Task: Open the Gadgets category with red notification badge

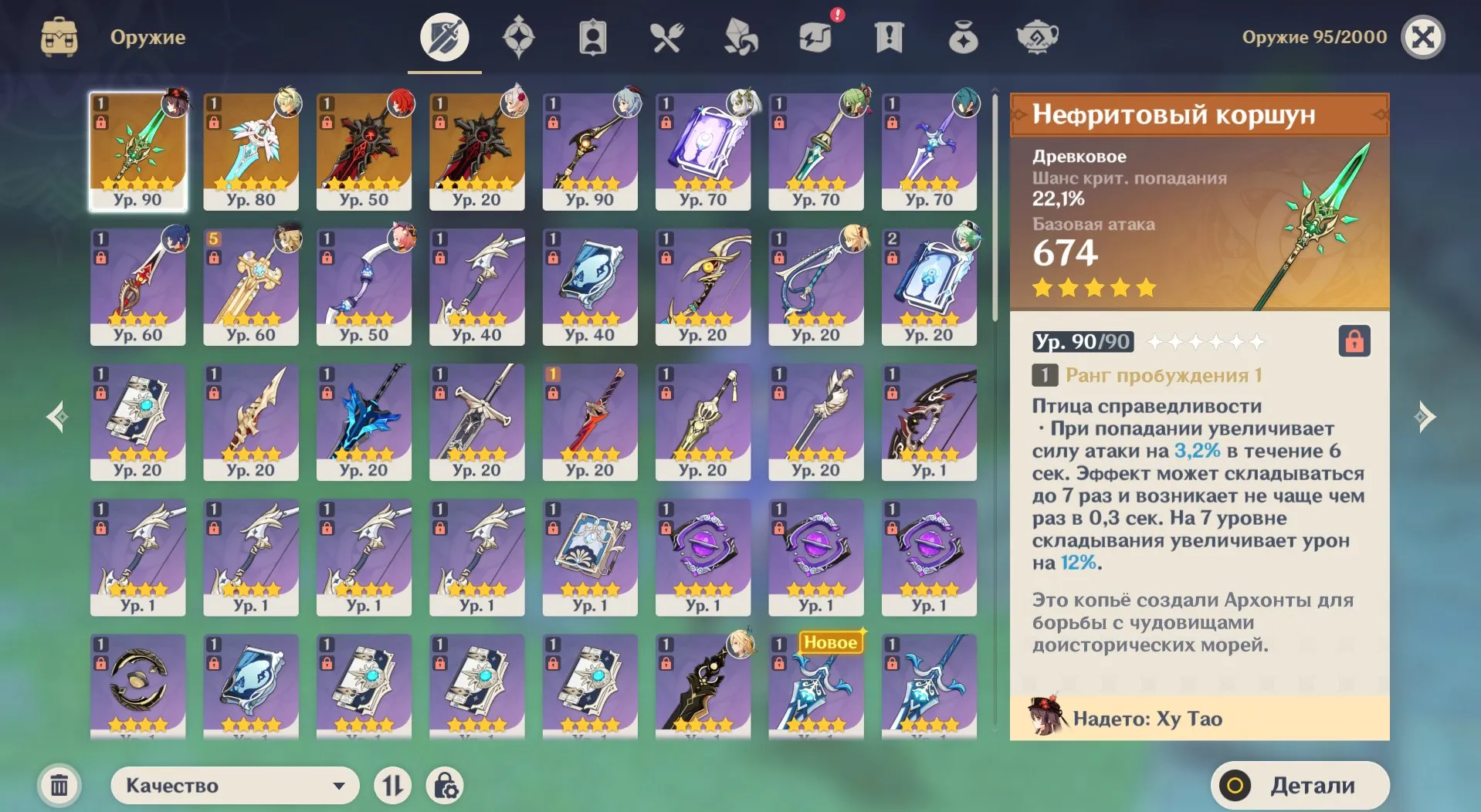Action: pos(814,36)
